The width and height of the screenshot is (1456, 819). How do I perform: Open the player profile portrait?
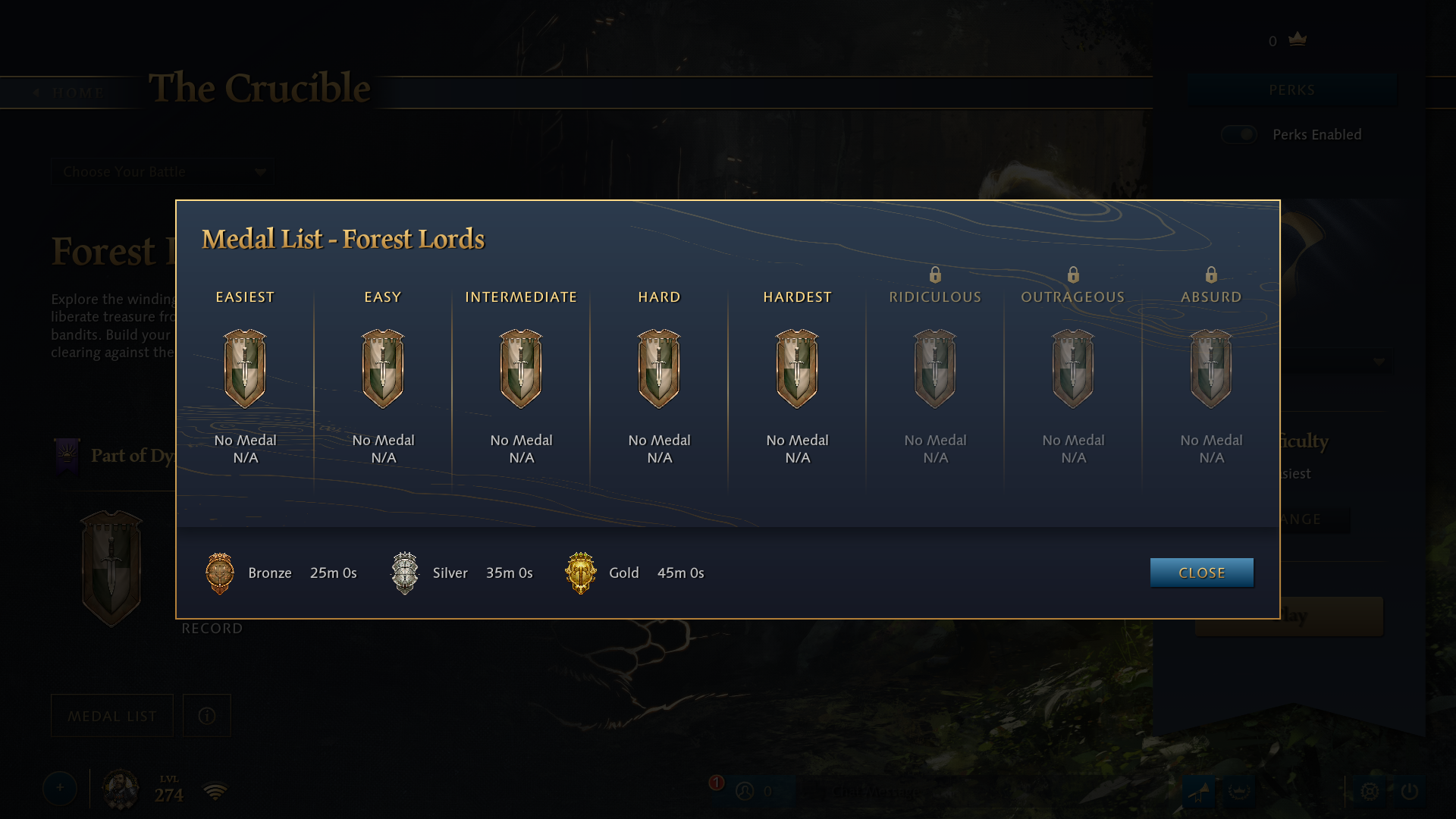tap(121, 789)
